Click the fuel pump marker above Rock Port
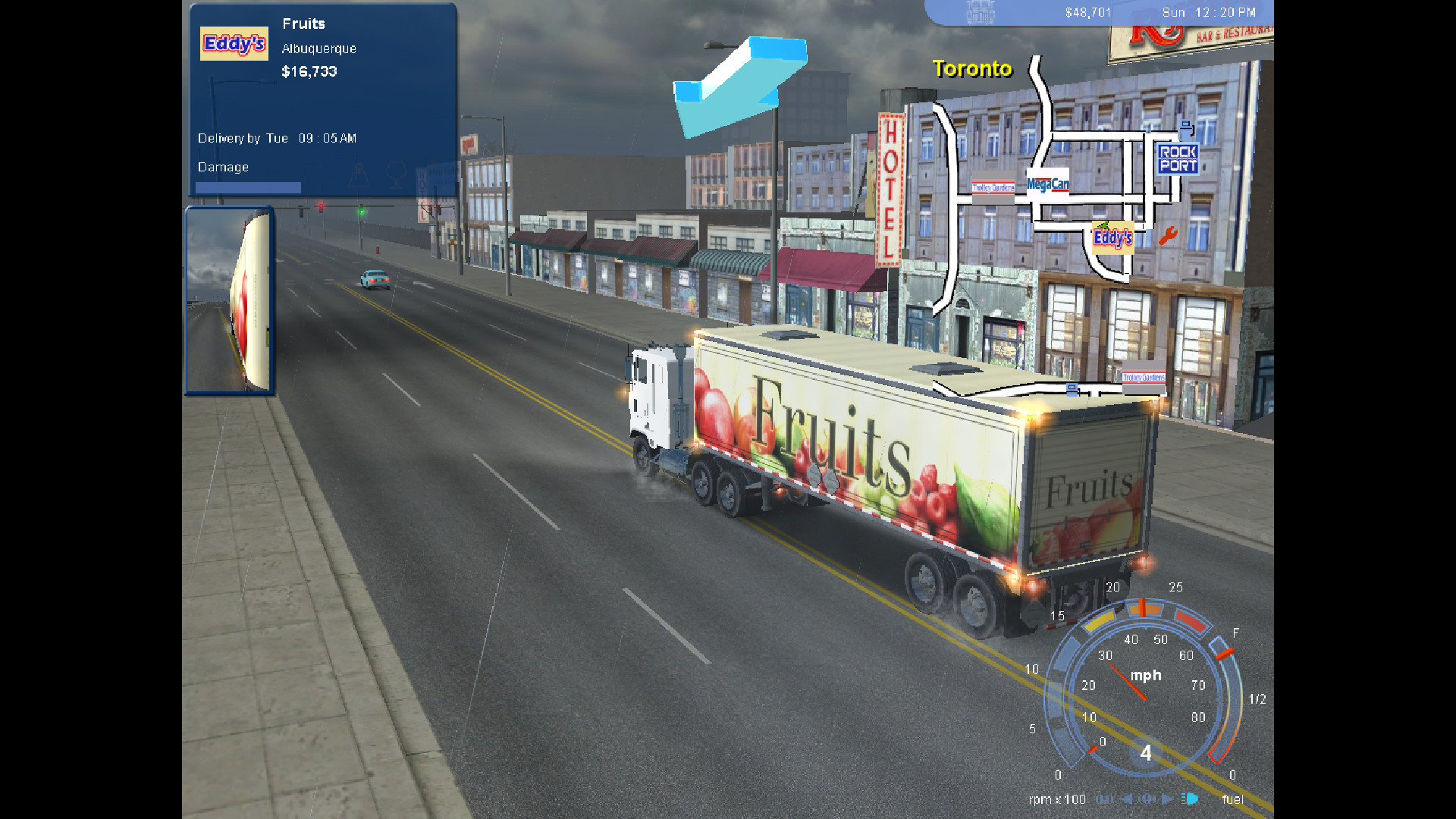 (1186, 130)
